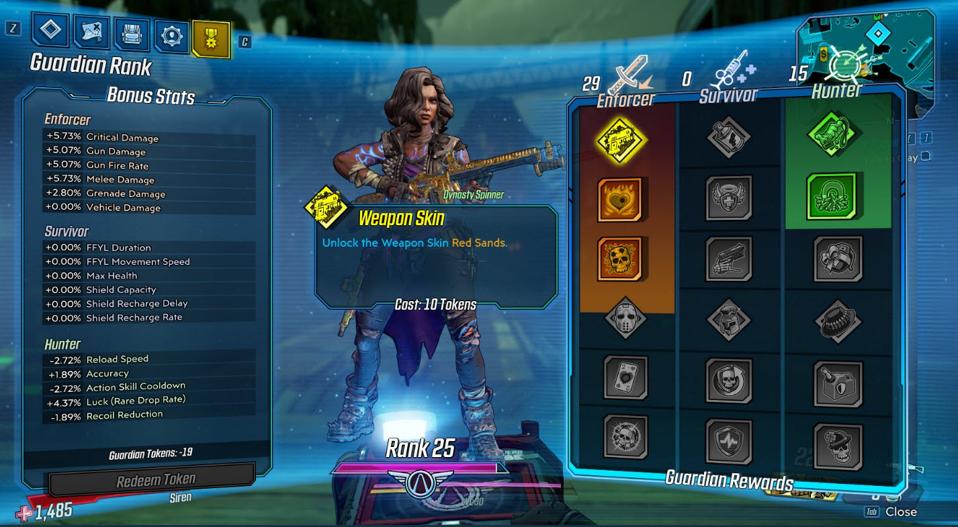The image size is (958, 527).
Task: Switch to the map tab
Action: (x=90, y=33)
